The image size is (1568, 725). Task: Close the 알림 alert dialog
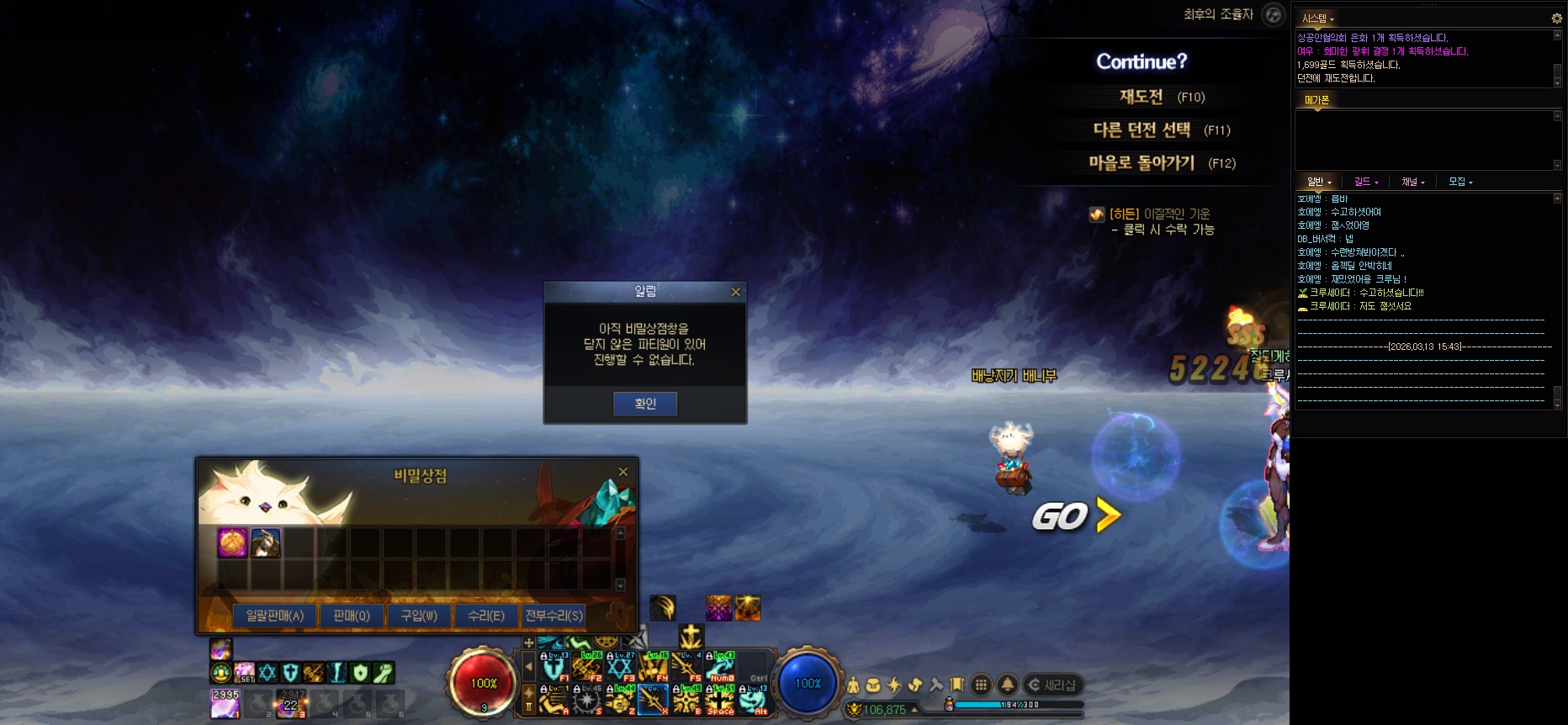(x=735, y=292)
